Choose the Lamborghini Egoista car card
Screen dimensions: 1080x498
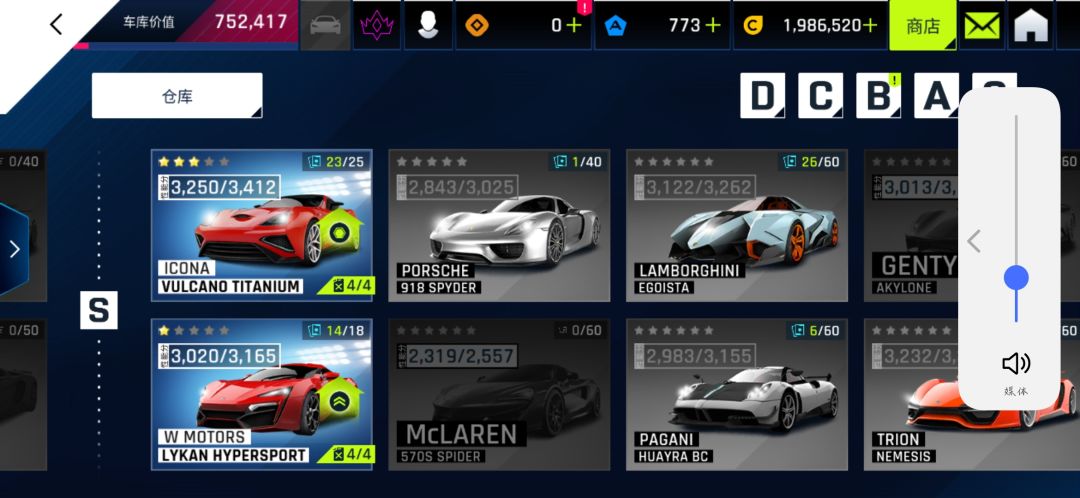coord(736,225)
